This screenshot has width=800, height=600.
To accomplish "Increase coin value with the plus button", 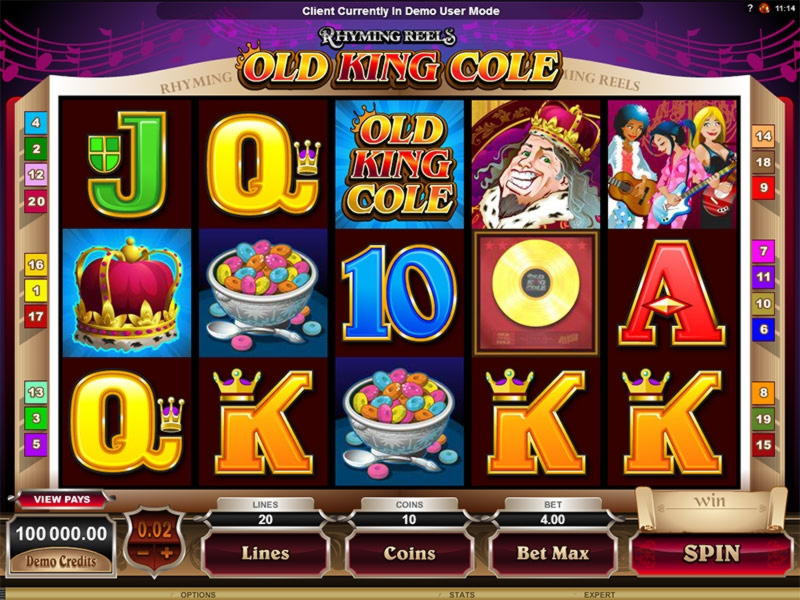I will point(168,551).
